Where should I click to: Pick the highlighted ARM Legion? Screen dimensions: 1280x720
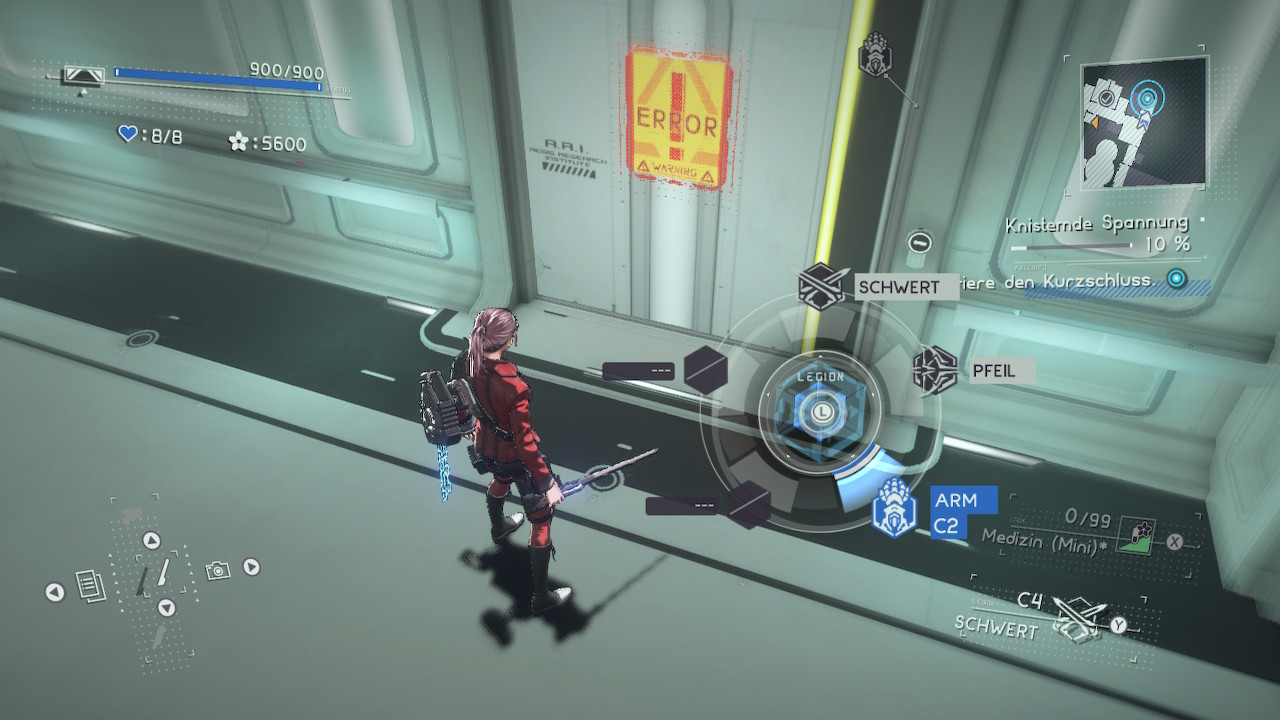[x=894, y=507]
